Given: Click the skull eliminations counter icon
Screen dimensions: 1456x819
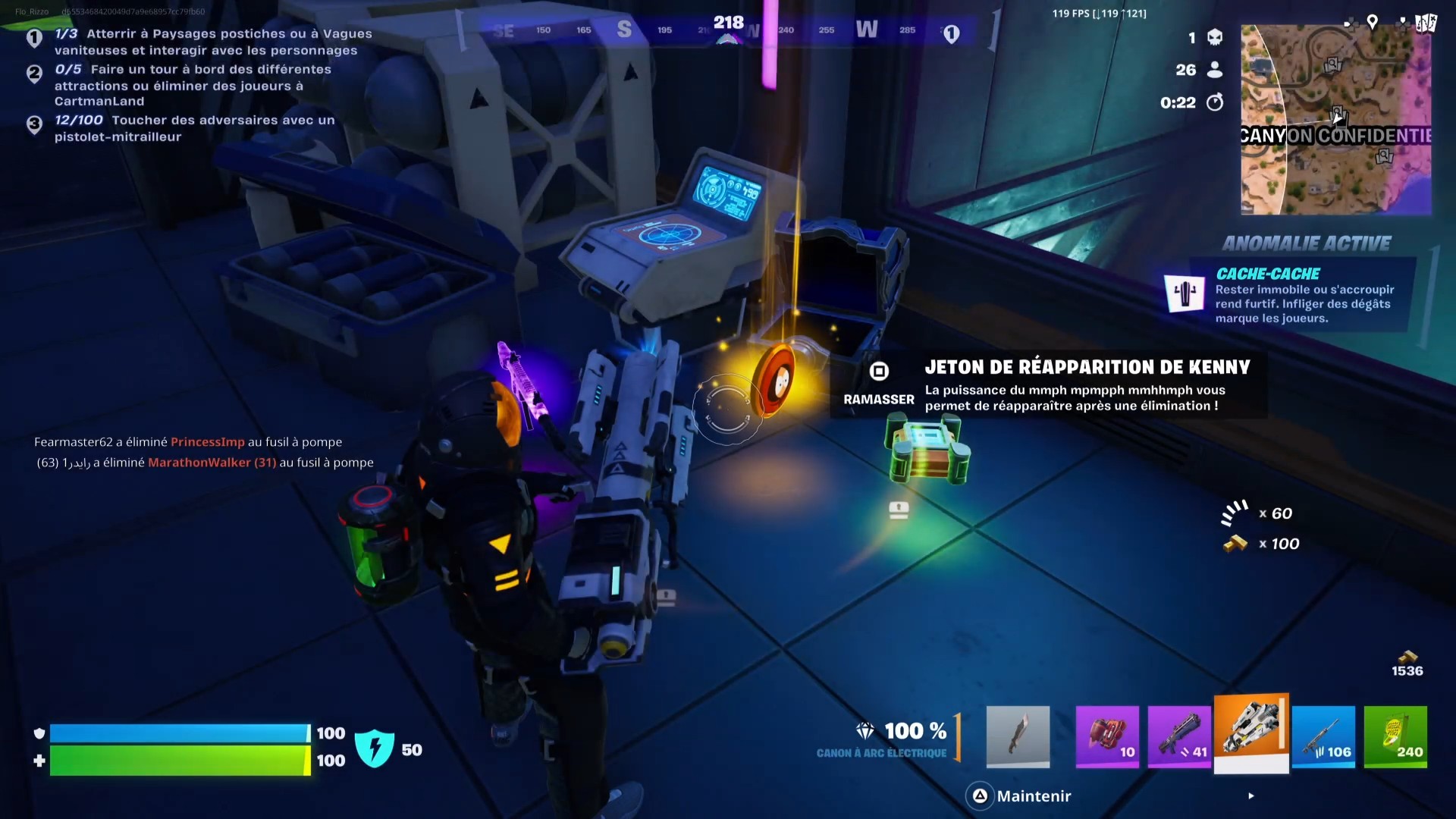Looking at the screenshot, I should pyautogui.click(x=1214, y=36).
